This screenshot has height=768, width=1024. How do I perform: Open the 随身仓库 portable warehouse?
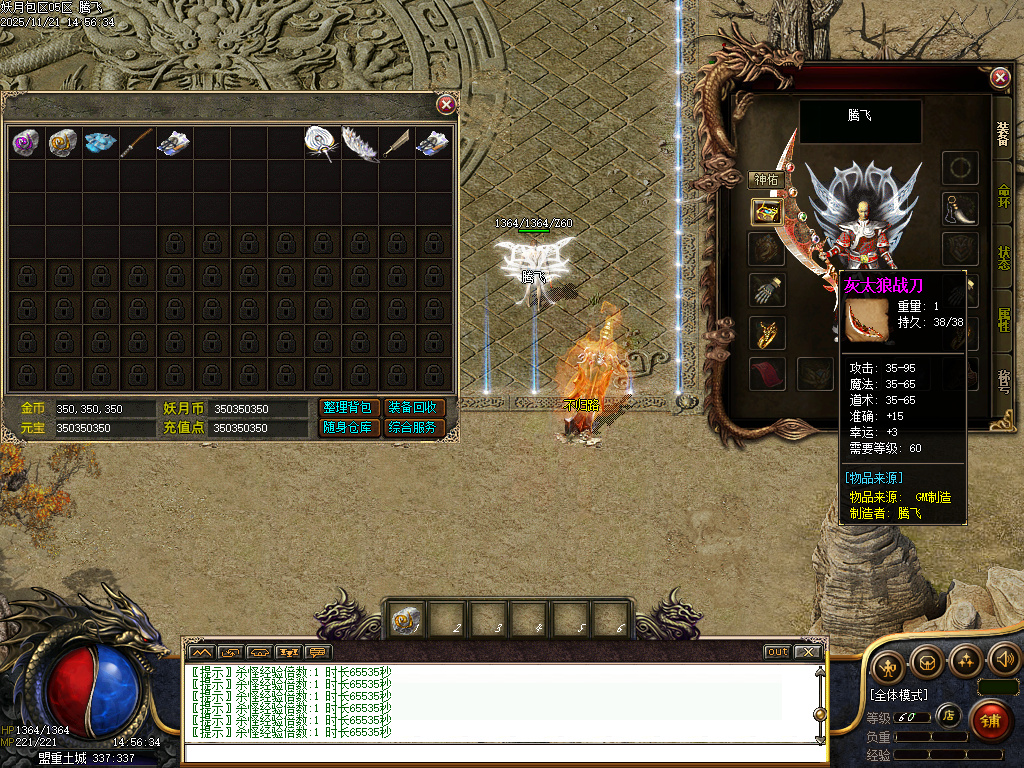pos(349,427)
